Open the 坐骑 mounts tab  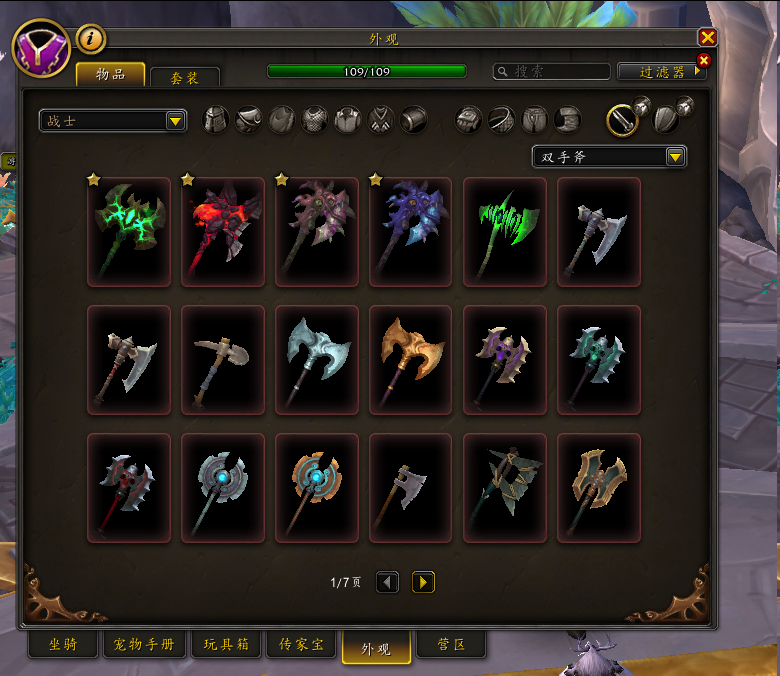(62, 645)
